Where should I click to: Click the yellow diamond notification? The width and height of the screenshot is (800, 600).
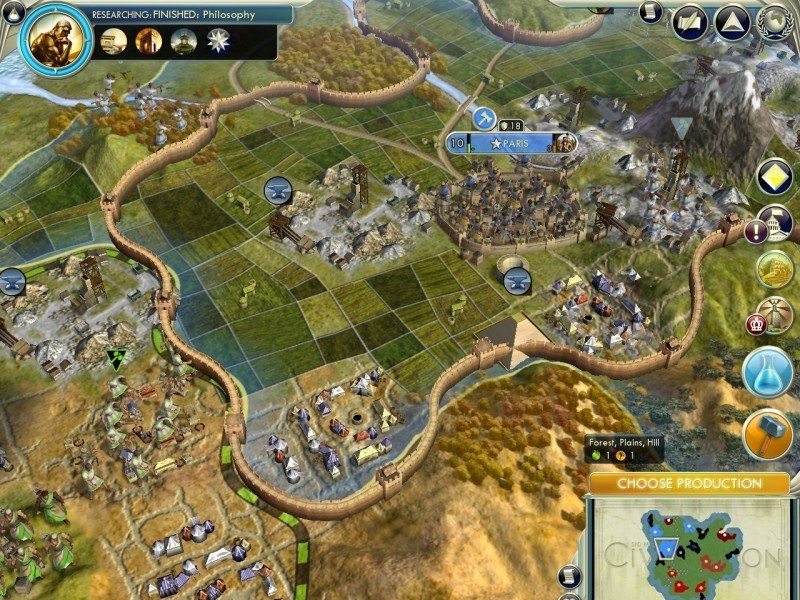775,177
